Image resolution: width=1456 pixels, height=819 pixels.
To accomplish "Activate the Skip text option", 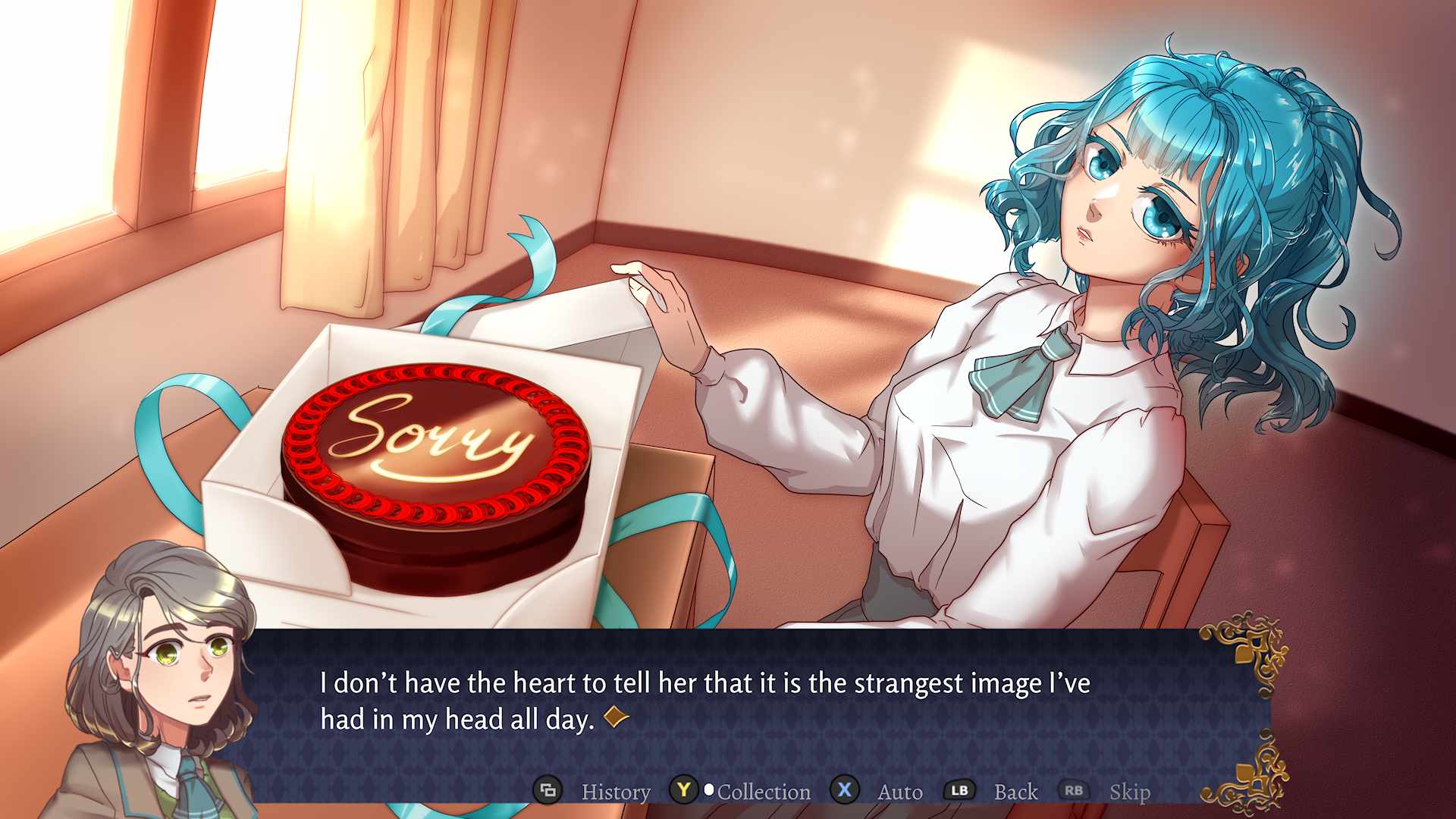I will [1129, 792].
